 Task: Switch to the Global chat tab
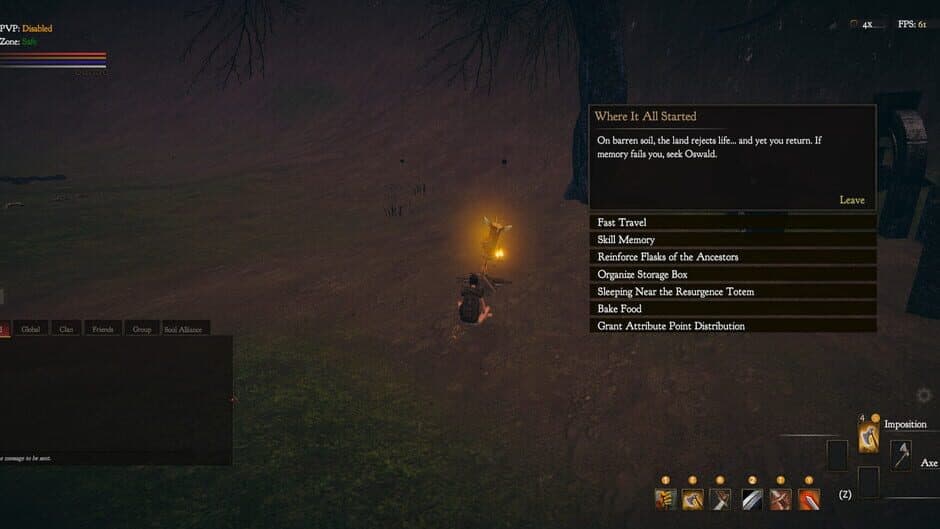click(x=31, y=328)
